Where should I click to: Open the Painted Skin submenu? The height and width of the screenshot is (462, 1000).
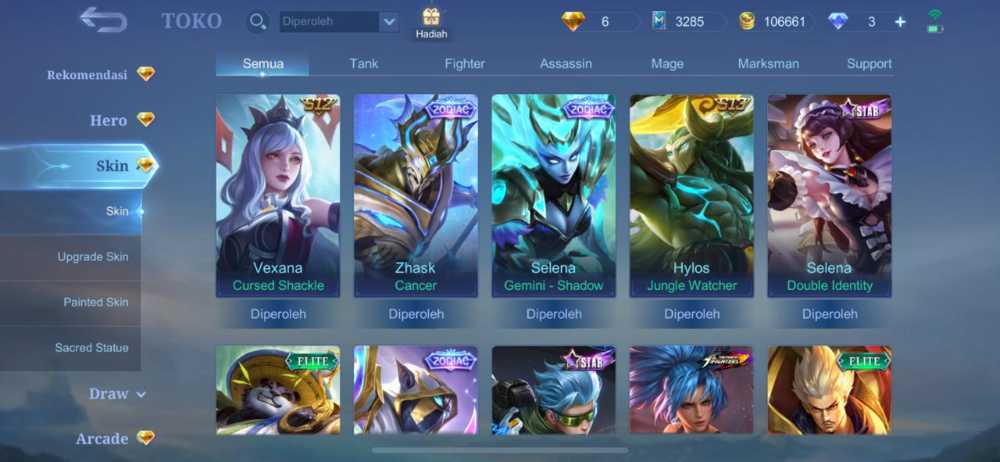pyautogui.click(x=96, y=302)
